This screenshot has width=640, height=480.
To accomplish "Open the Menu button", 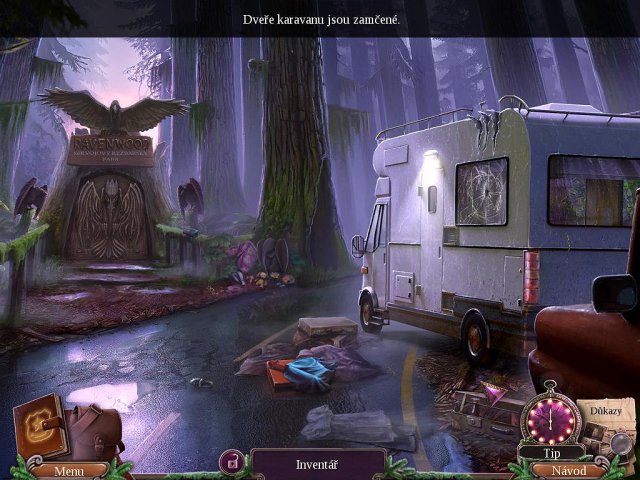I will click(x=69, y=470).
